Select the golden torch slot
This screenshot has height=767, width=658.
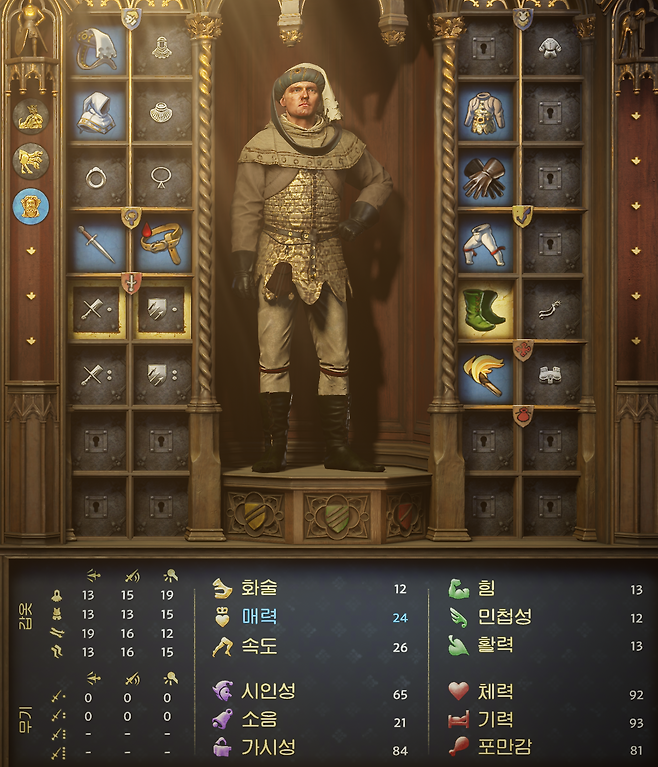coord(484,374)
